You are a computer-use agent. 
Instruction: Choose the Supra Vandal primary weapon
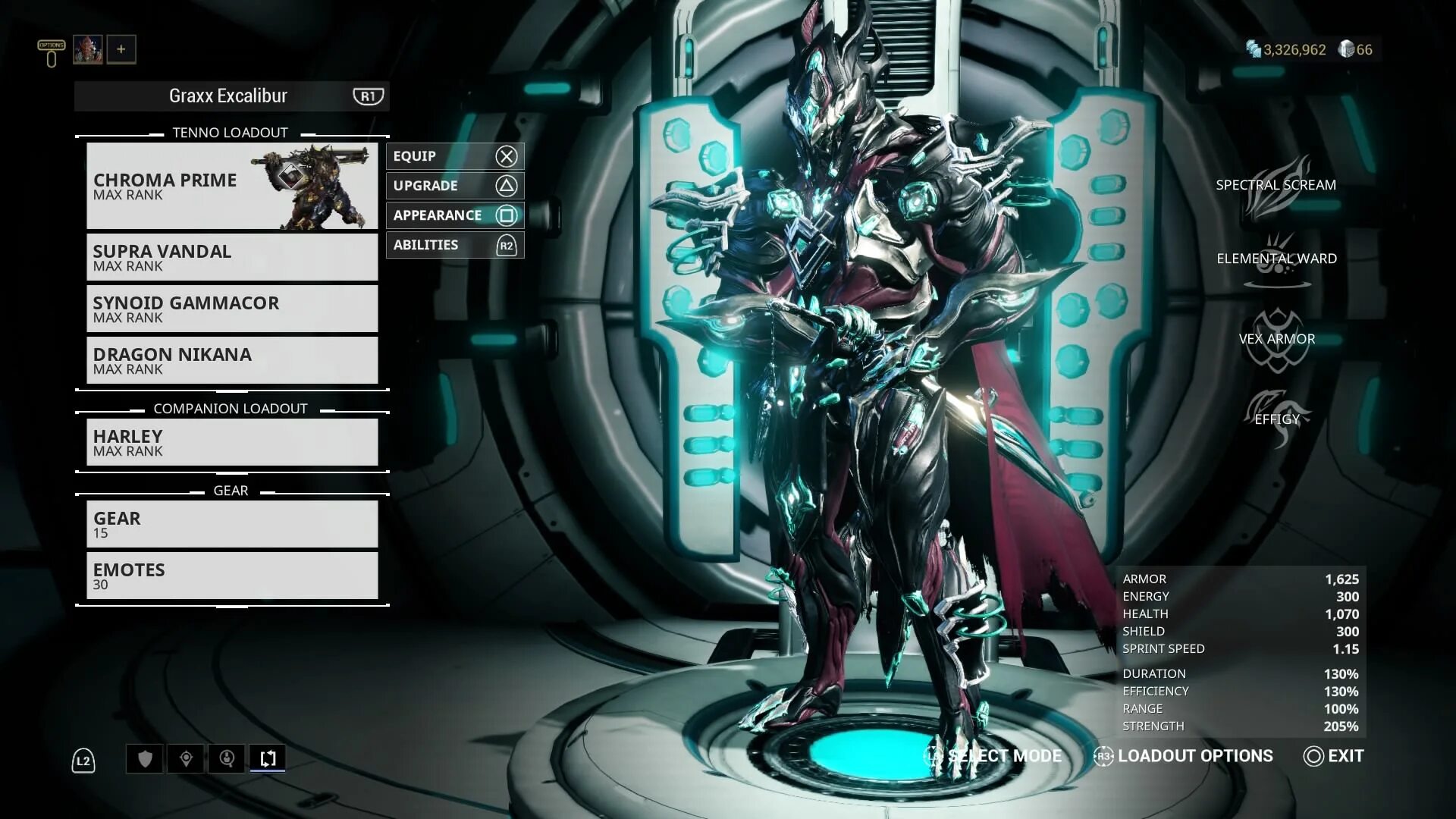231,257
